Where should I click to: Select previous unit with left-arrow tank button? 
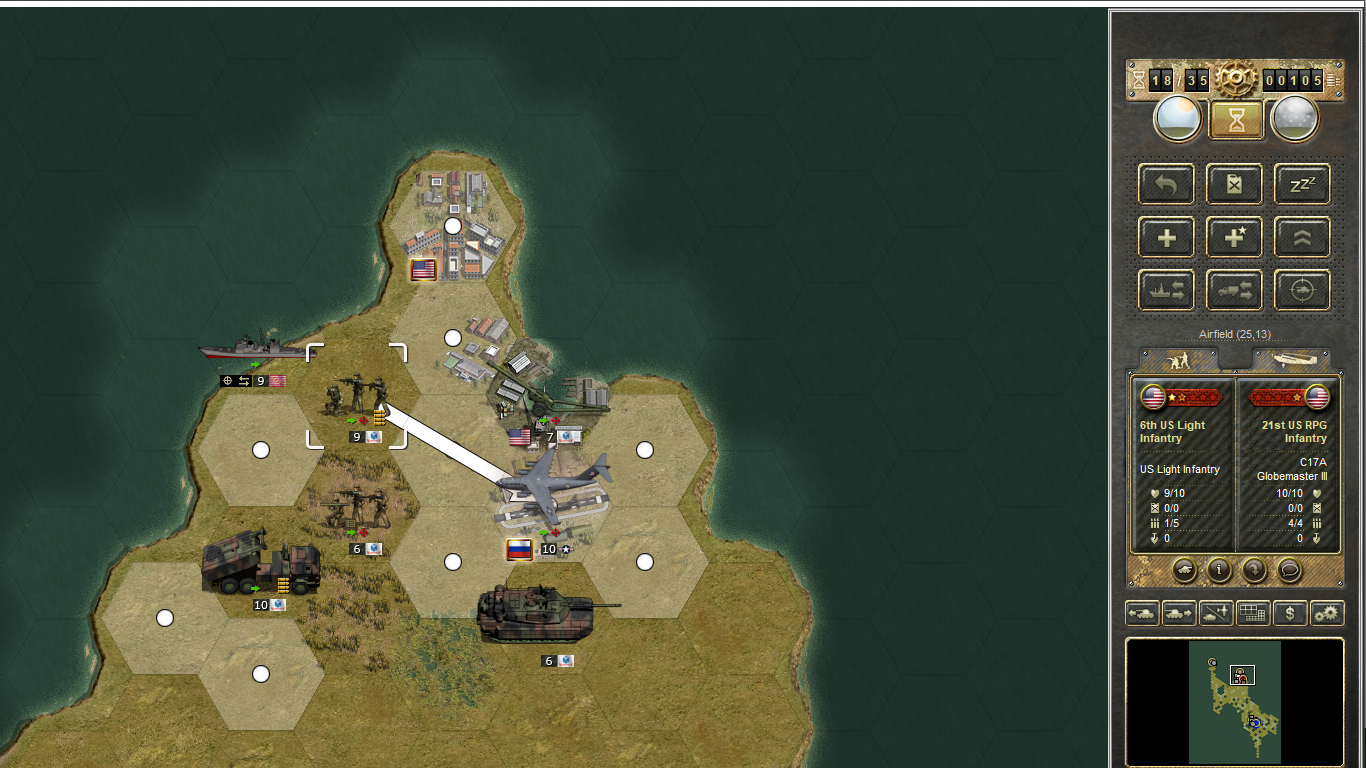[1142, 613]
